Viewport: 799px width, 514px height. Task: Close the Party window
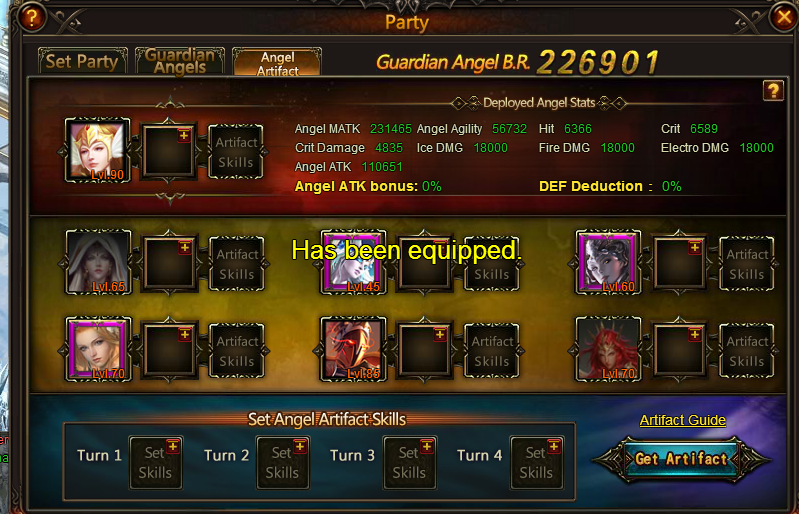point(784,17)
